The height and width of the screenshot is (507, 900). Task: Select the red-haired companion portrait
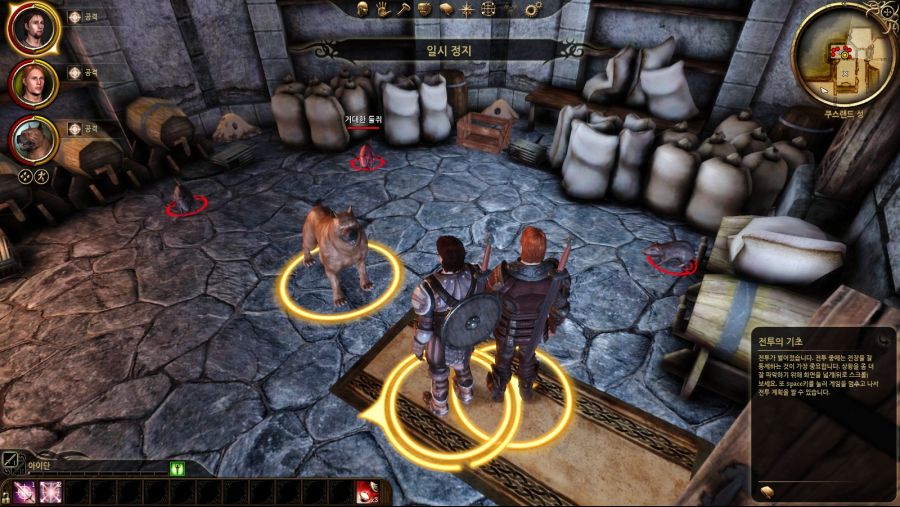[x=32, y=84]
